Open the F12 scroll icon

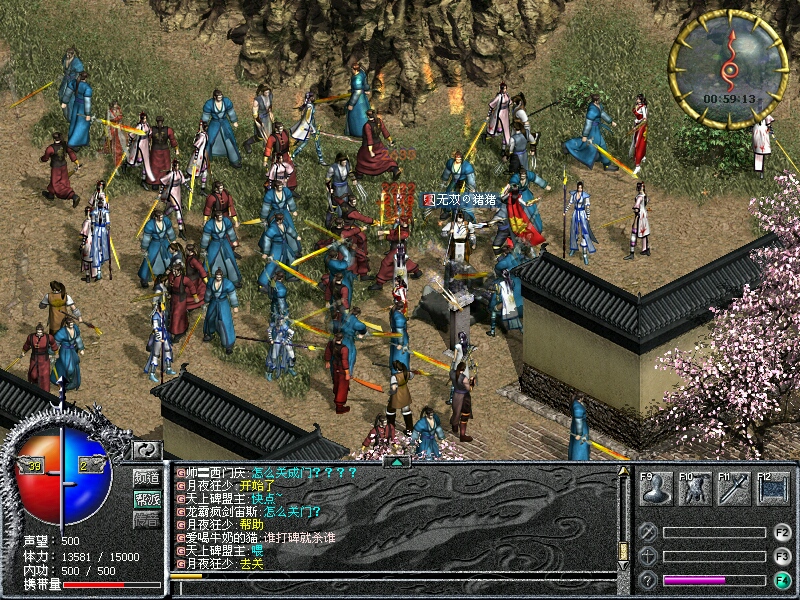click(x=773, y=488)
